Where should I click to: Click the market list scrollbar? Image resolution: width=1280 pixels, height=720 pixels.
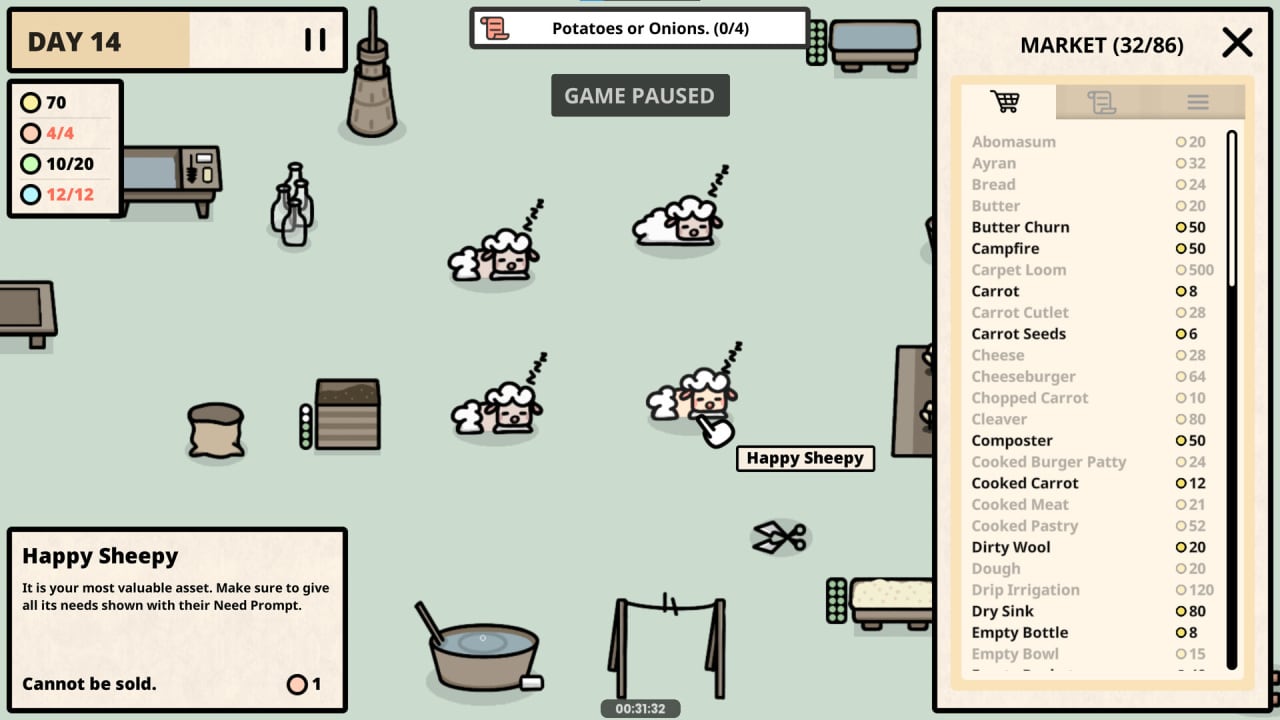coord(1232,400)
